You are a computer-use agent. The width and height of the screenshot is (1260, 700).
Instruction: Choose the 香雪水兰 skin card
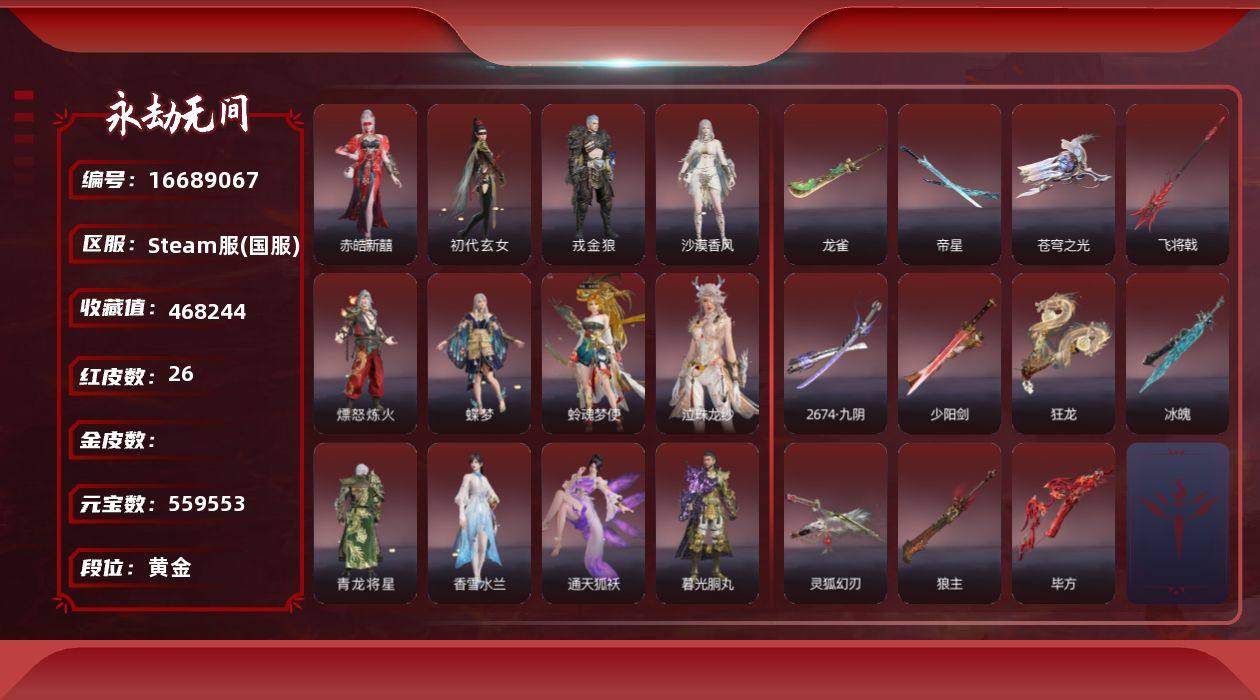479,523
